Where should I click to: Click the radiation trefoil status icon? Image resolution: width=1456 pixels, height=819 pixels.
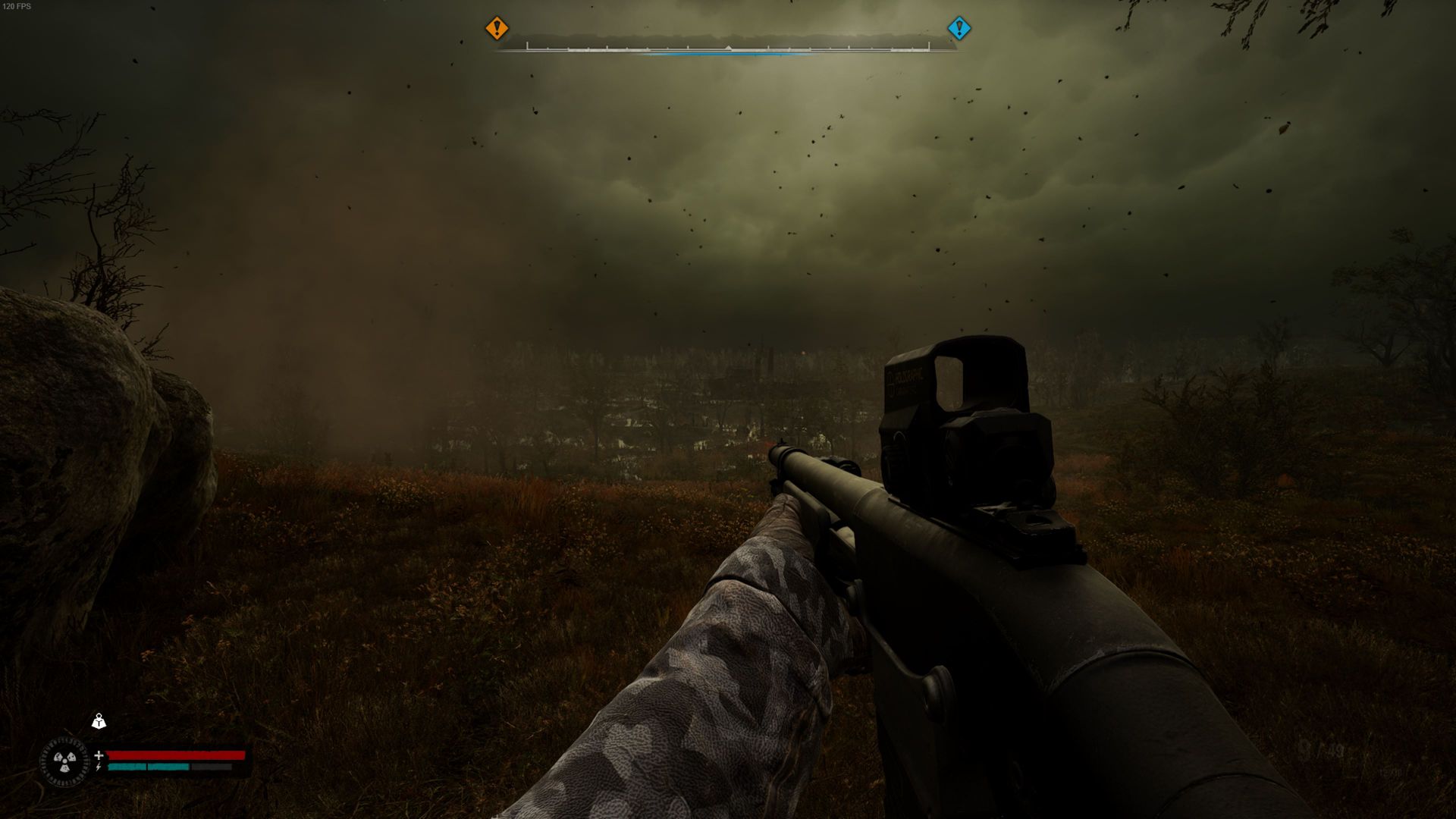coord(64,761)
